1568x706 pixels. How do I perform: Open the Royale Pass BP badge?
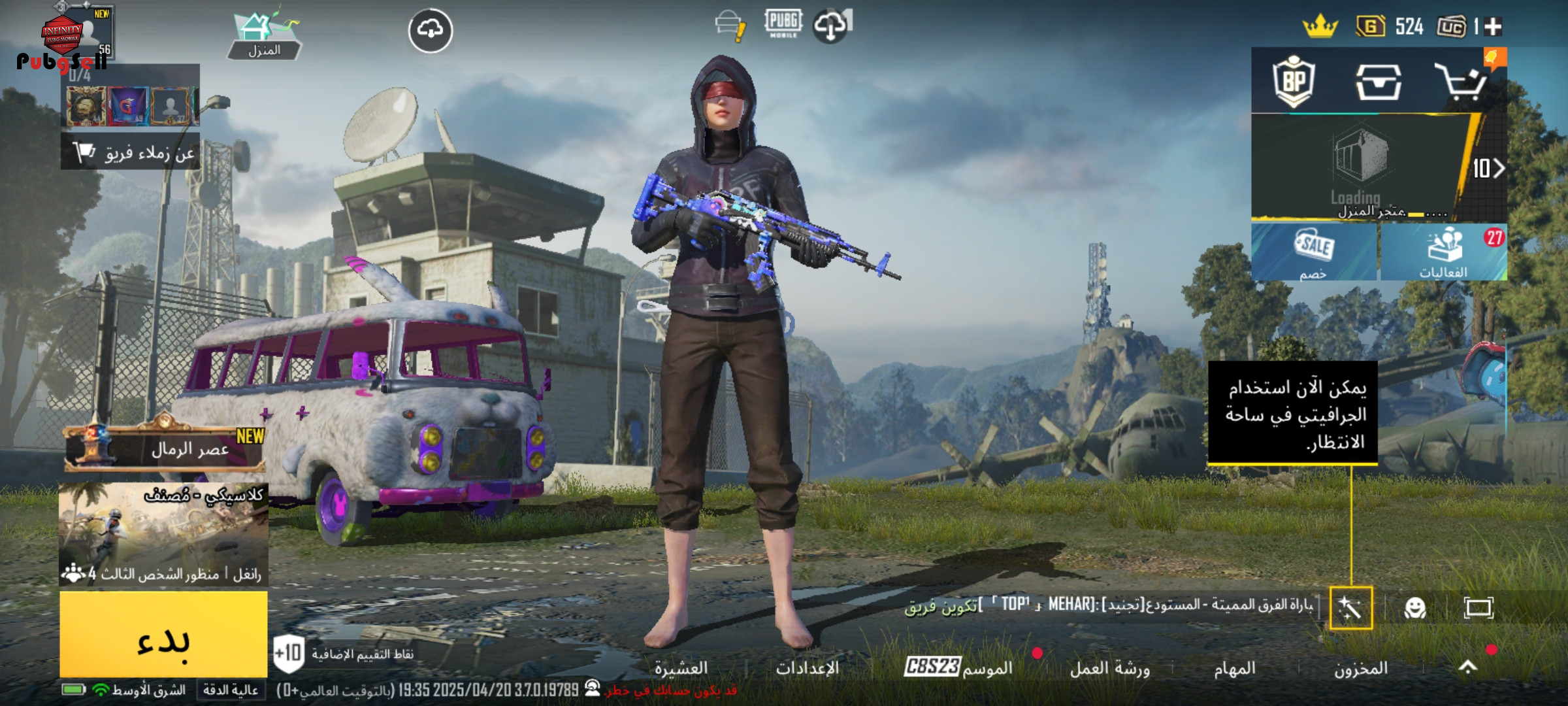pos(1294,82)
